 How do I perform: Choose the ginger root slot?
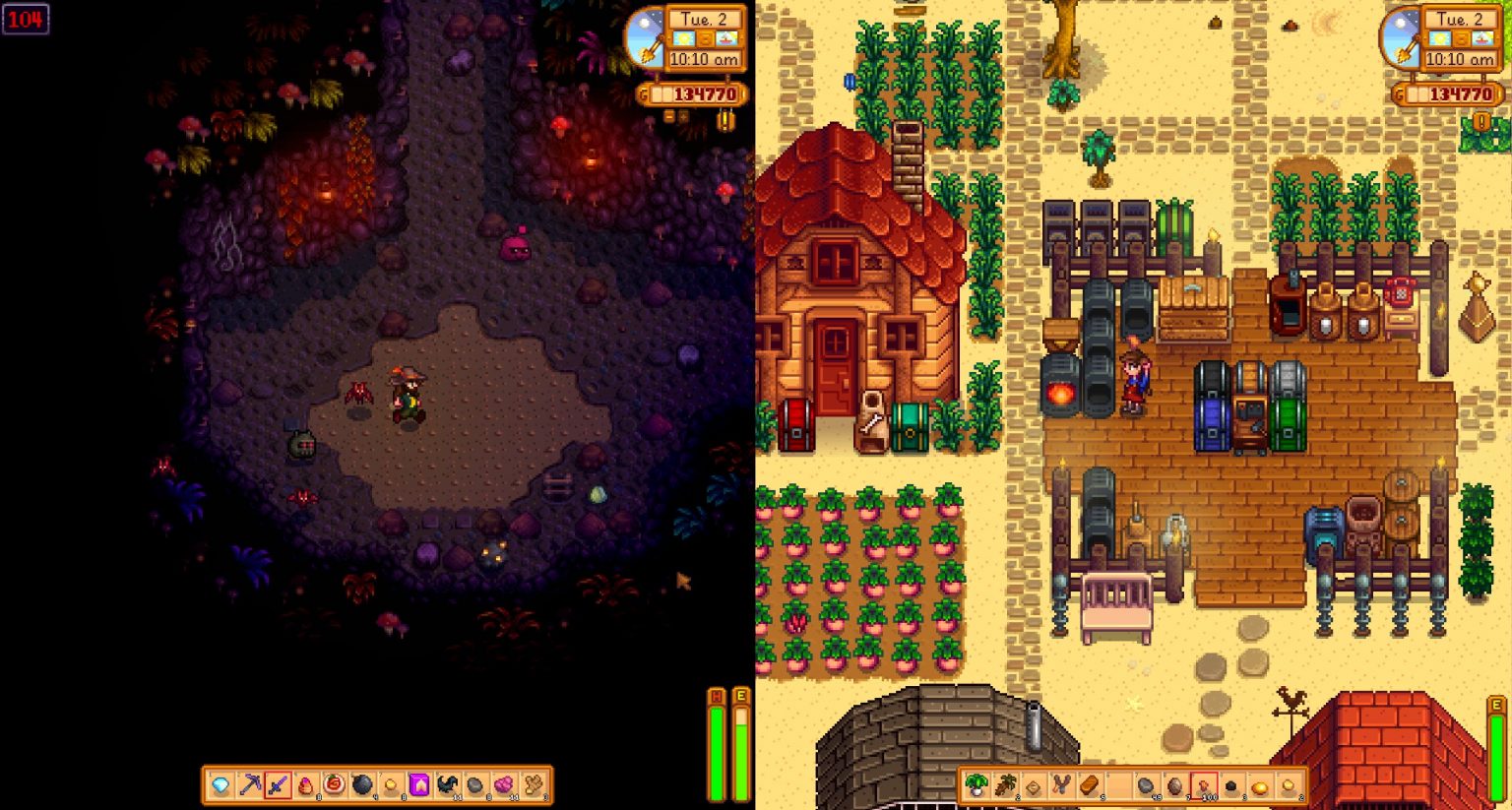coord(533,785)
